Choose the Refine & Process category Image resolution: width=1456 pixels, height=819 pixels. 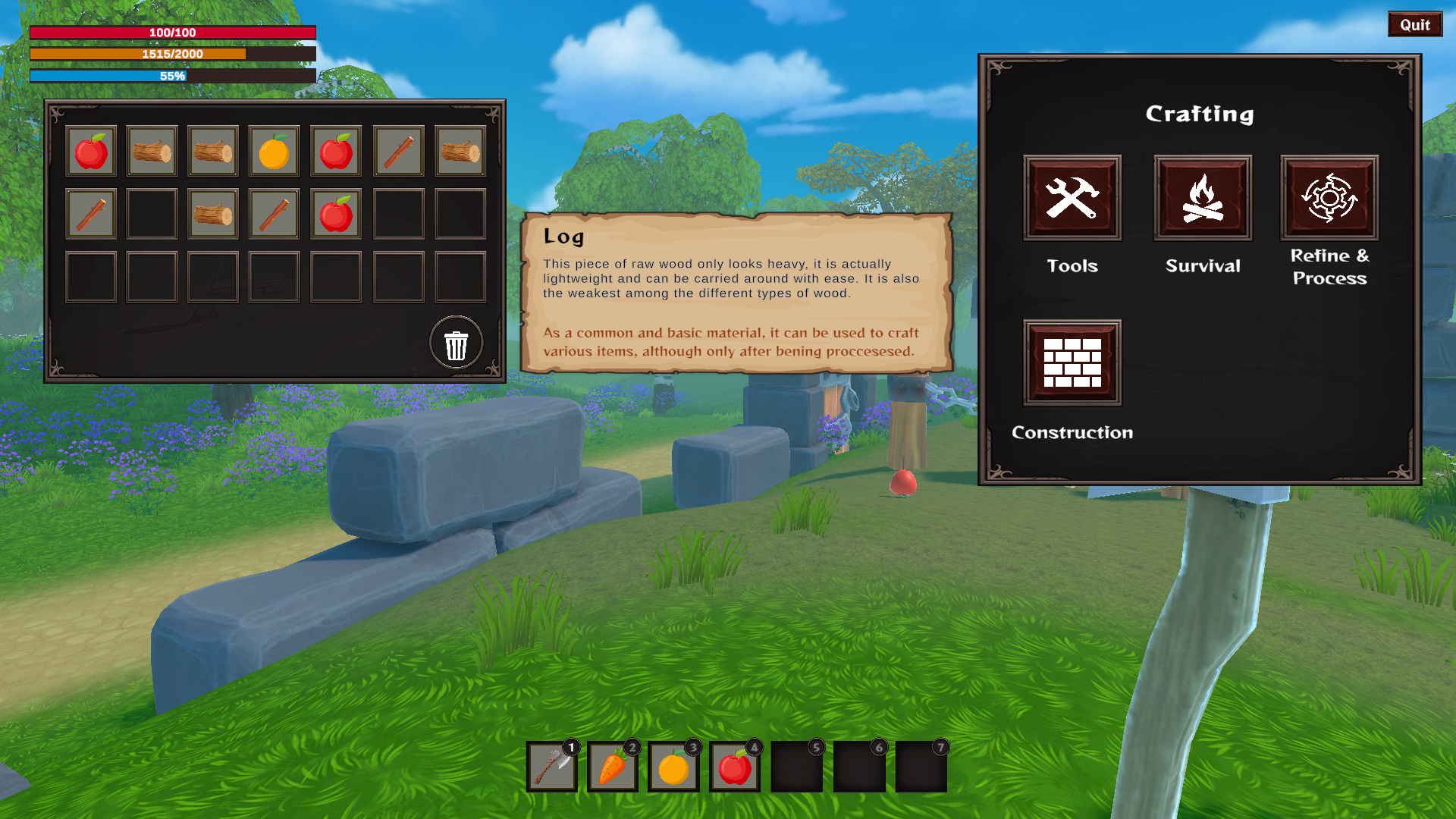click(x=1329, y=198)
